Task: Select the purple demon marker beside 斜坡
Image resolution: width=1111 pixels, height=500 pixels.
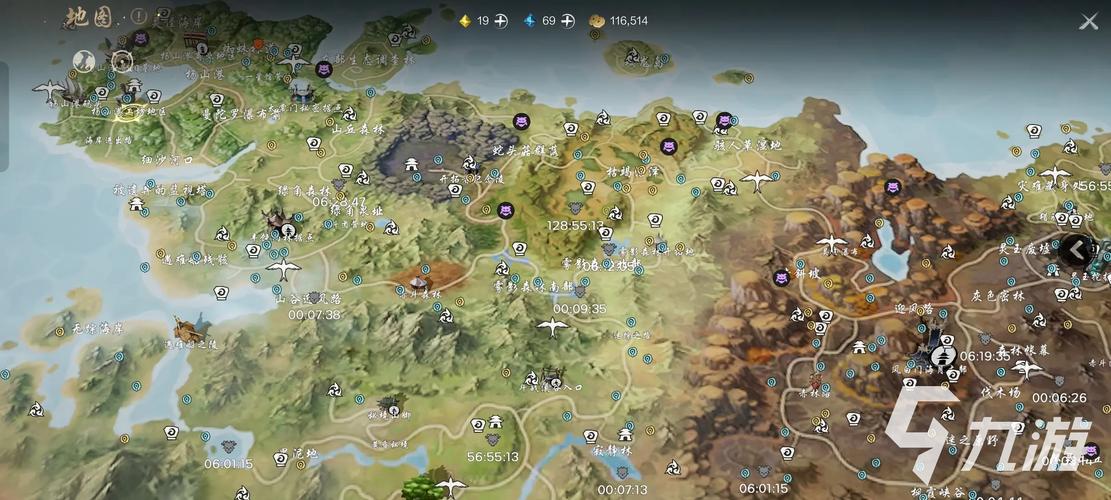Action: [781, 278]
